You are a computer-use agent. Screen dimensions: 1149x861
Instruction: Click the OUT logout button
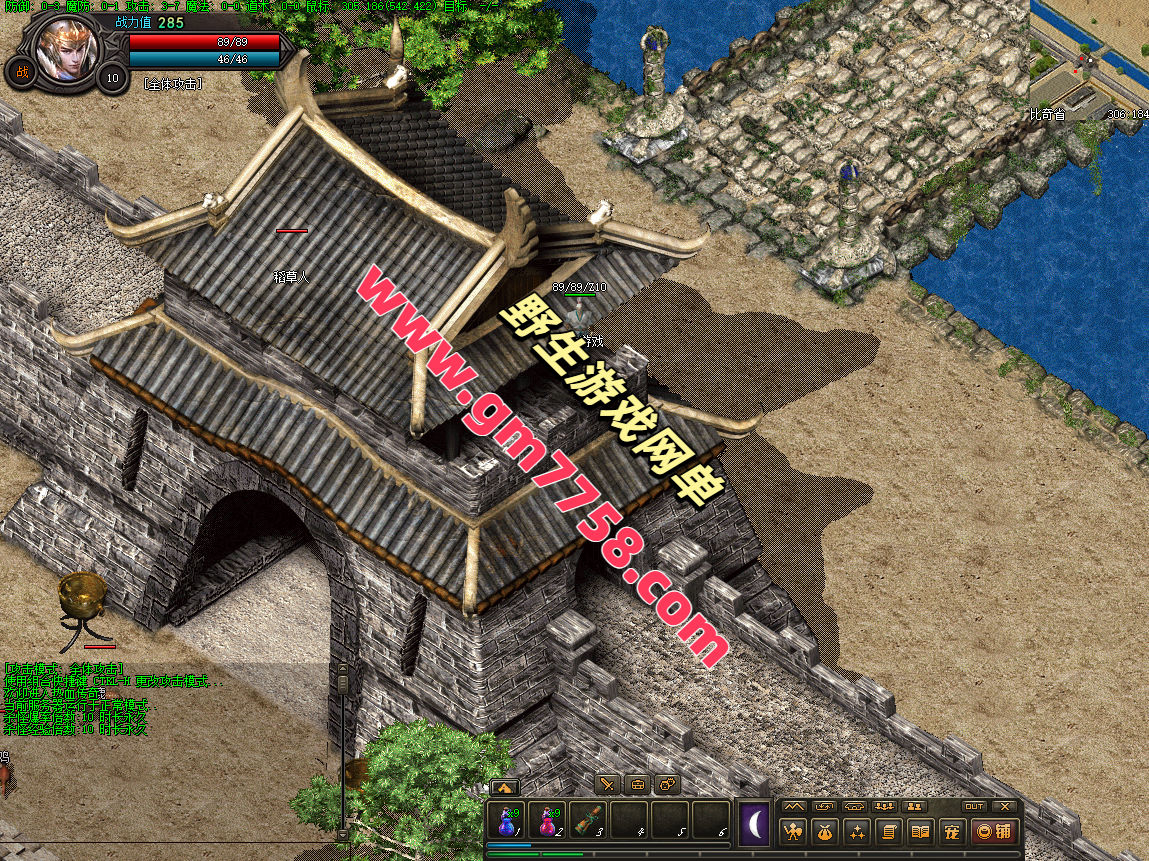point(974,806)
